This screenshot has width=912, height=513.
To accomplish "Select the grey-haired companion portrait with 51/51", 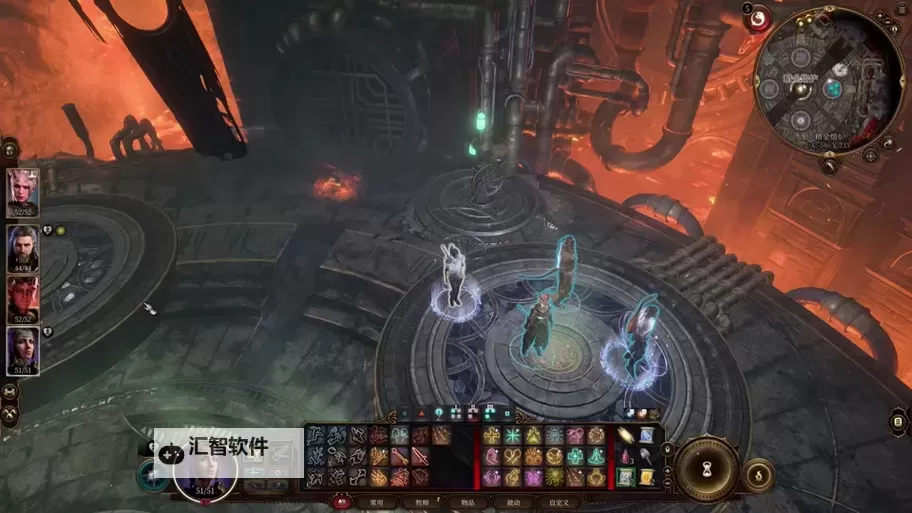I will [x=22, y=349].
